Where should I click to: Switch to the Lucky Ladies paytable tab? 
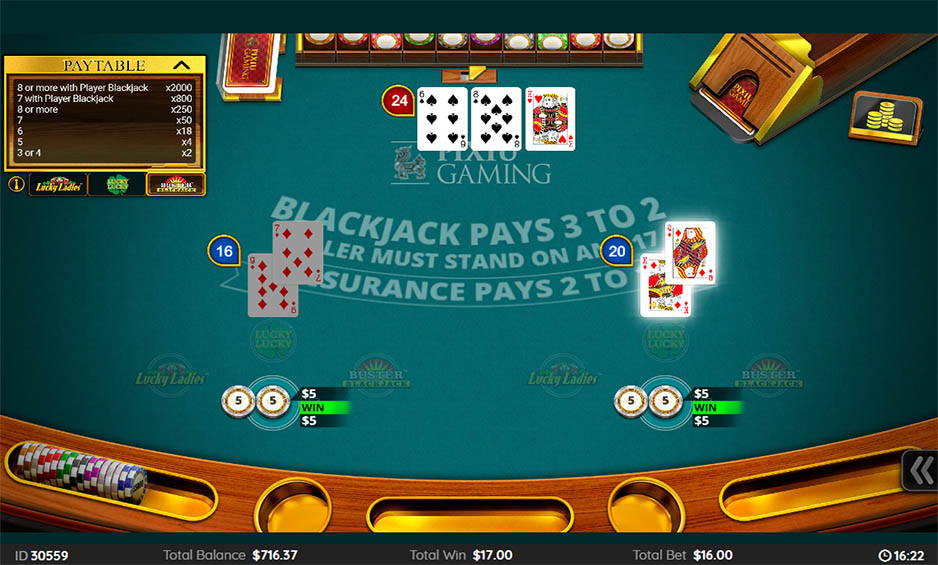(x=58, y=184)
